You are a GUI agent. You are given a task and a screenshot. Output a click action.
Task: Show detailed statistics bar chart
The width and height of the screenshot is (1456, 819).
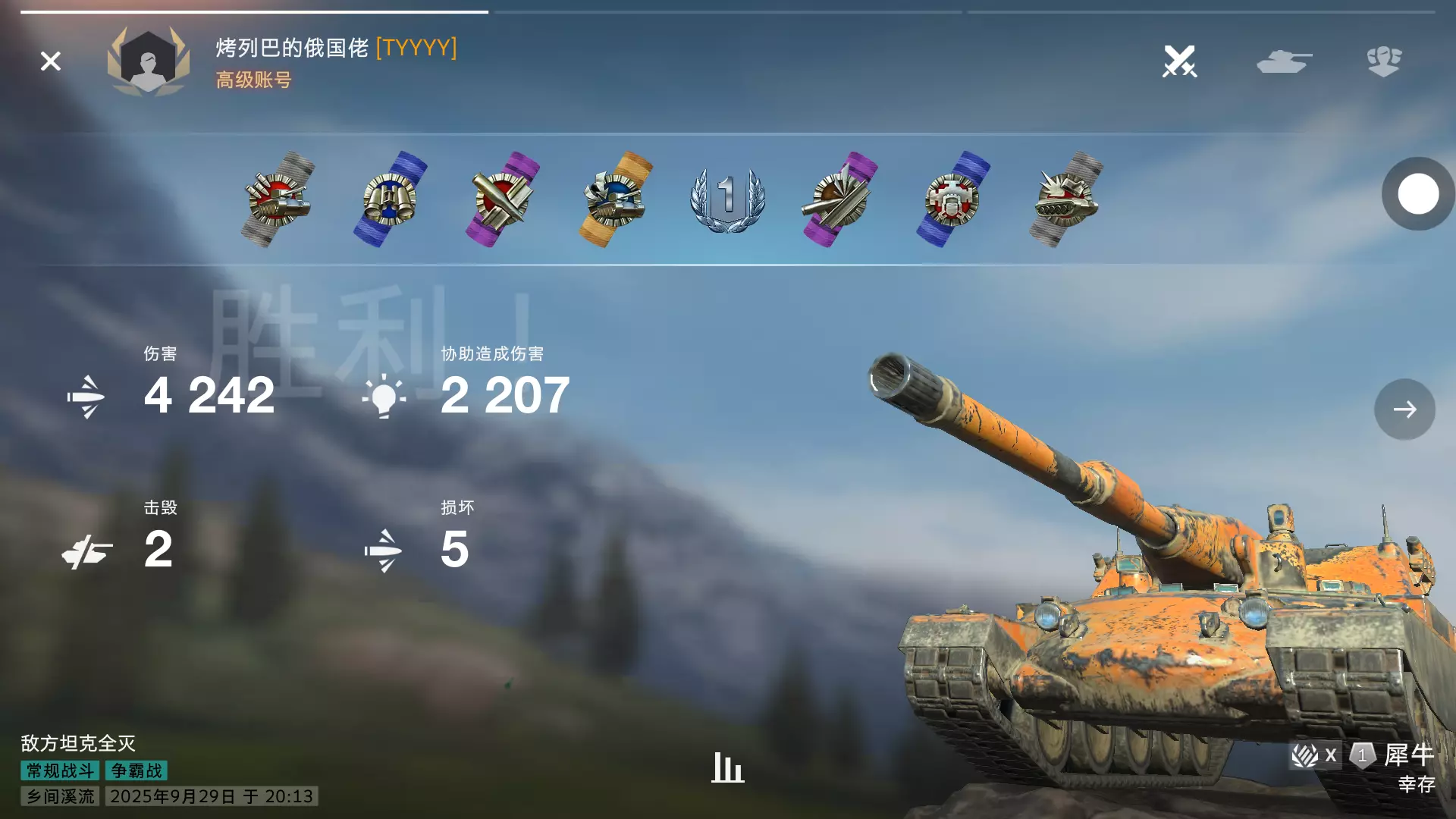727,767
